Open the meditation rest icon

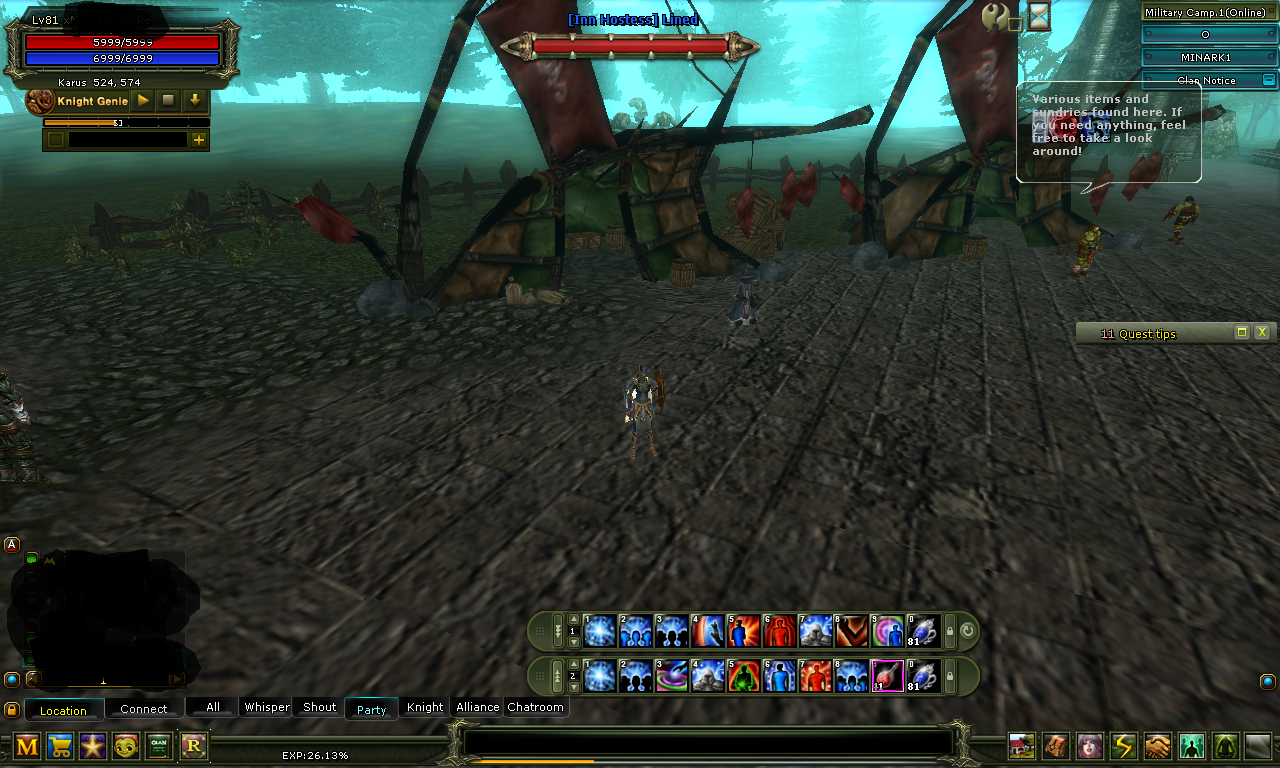(x=1222, y=745)
